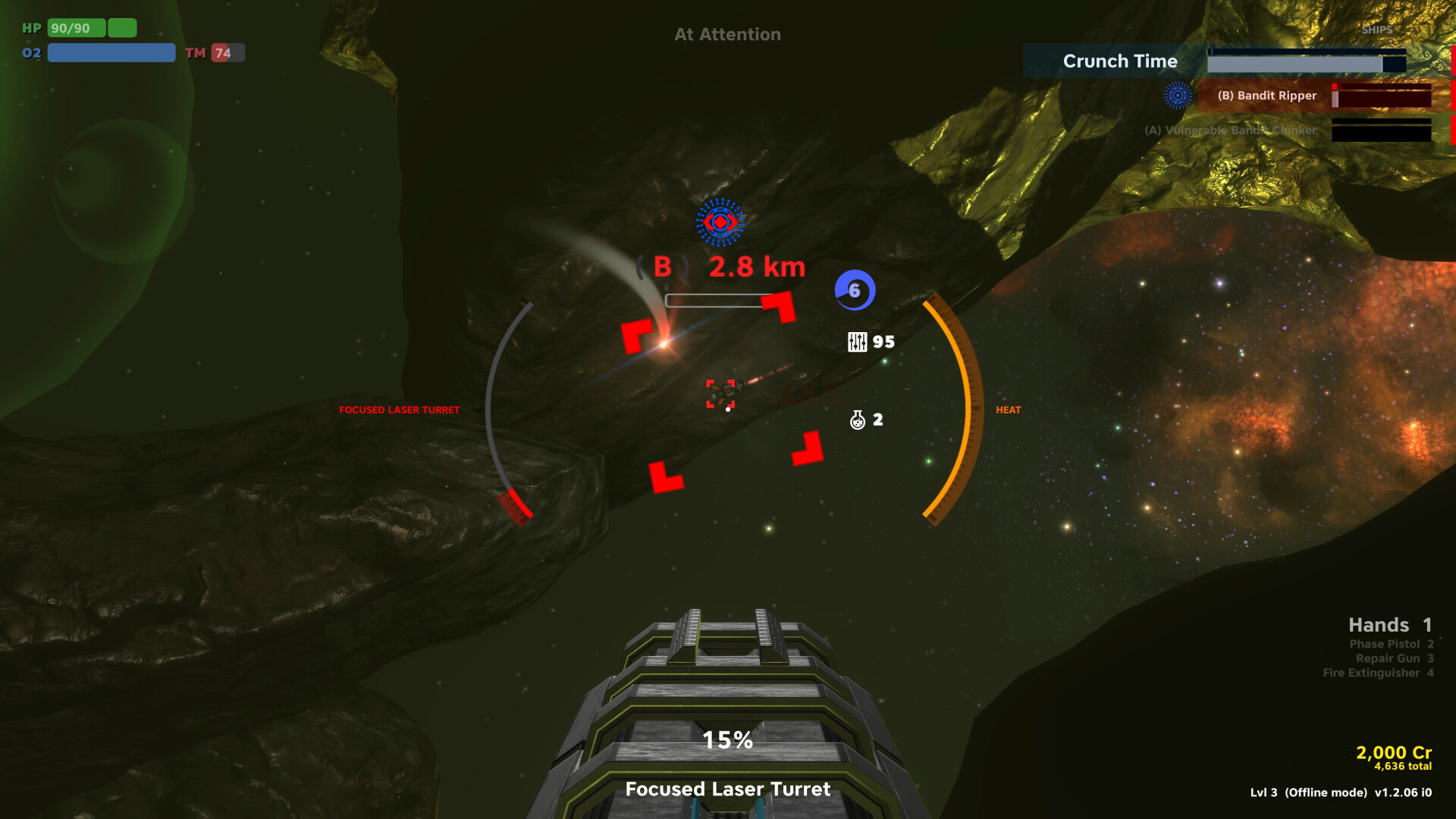Click the 2,000 Cr credits display
Viewport: 1456px width, 819px height.
1392,753
